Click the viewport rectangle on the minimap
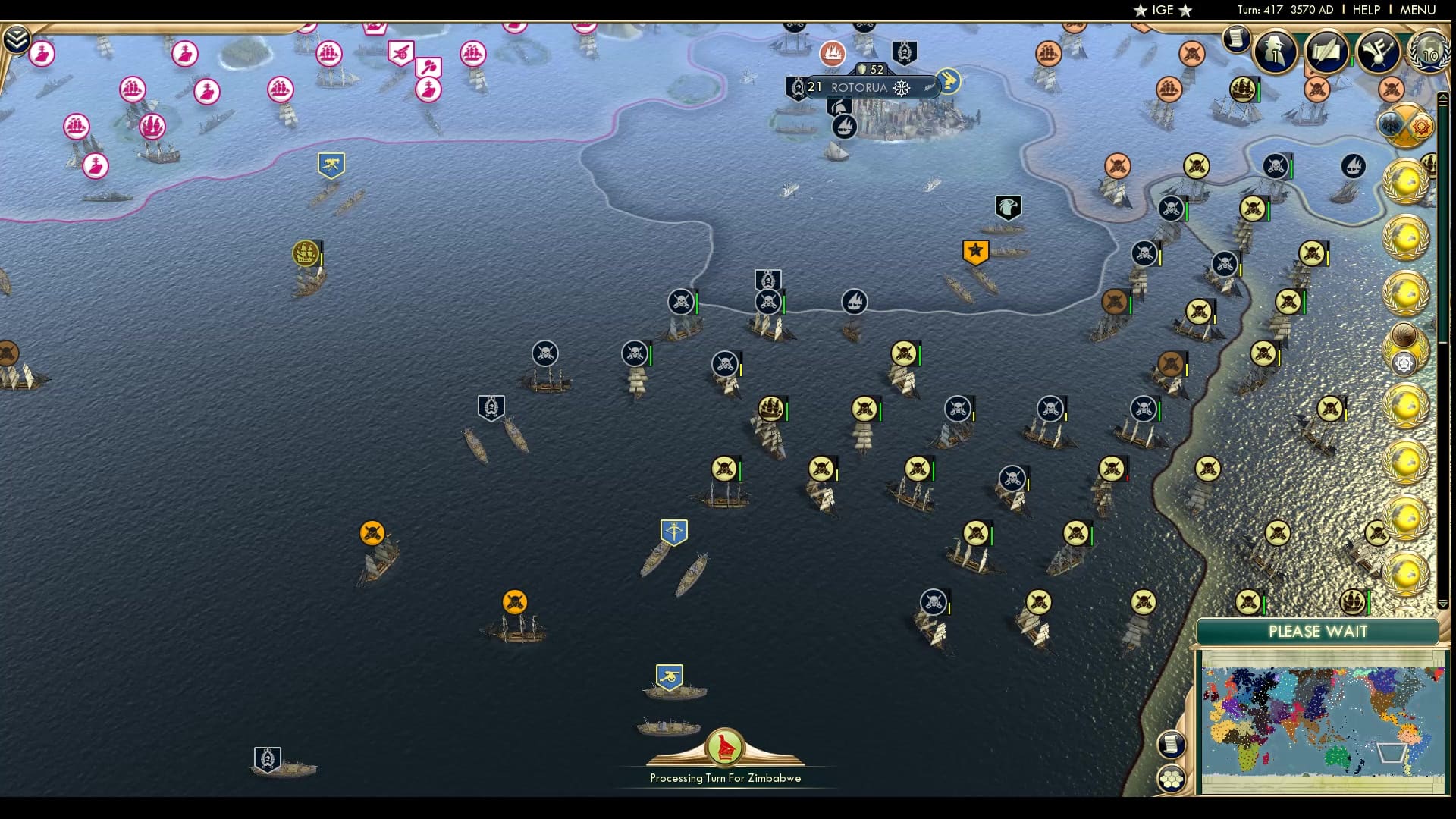Screen dimensions: 1456x819 1393,753
